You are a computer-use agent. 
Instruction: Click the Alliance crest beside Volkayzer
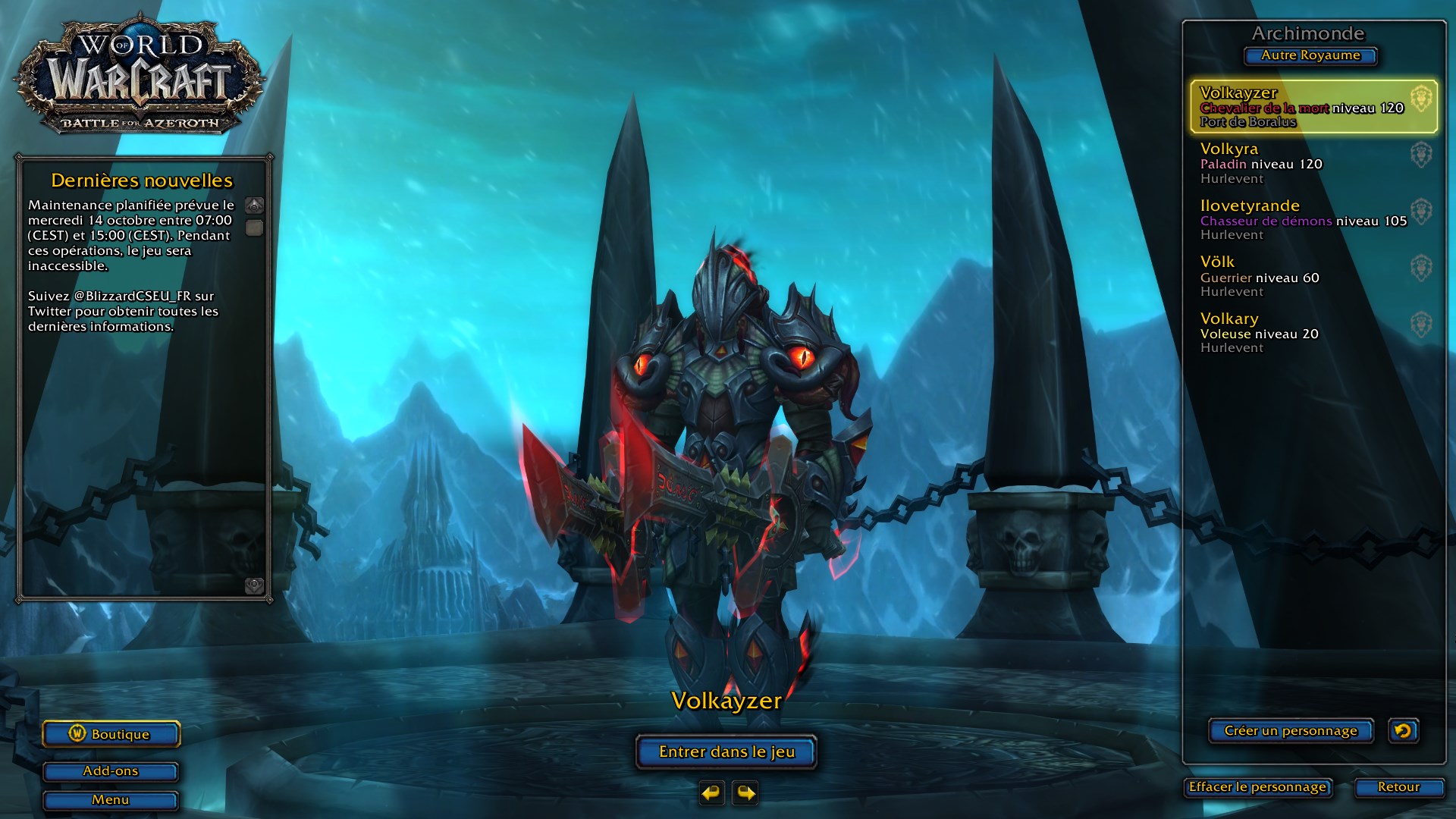pyautogui.click(x=1423, y=99)
